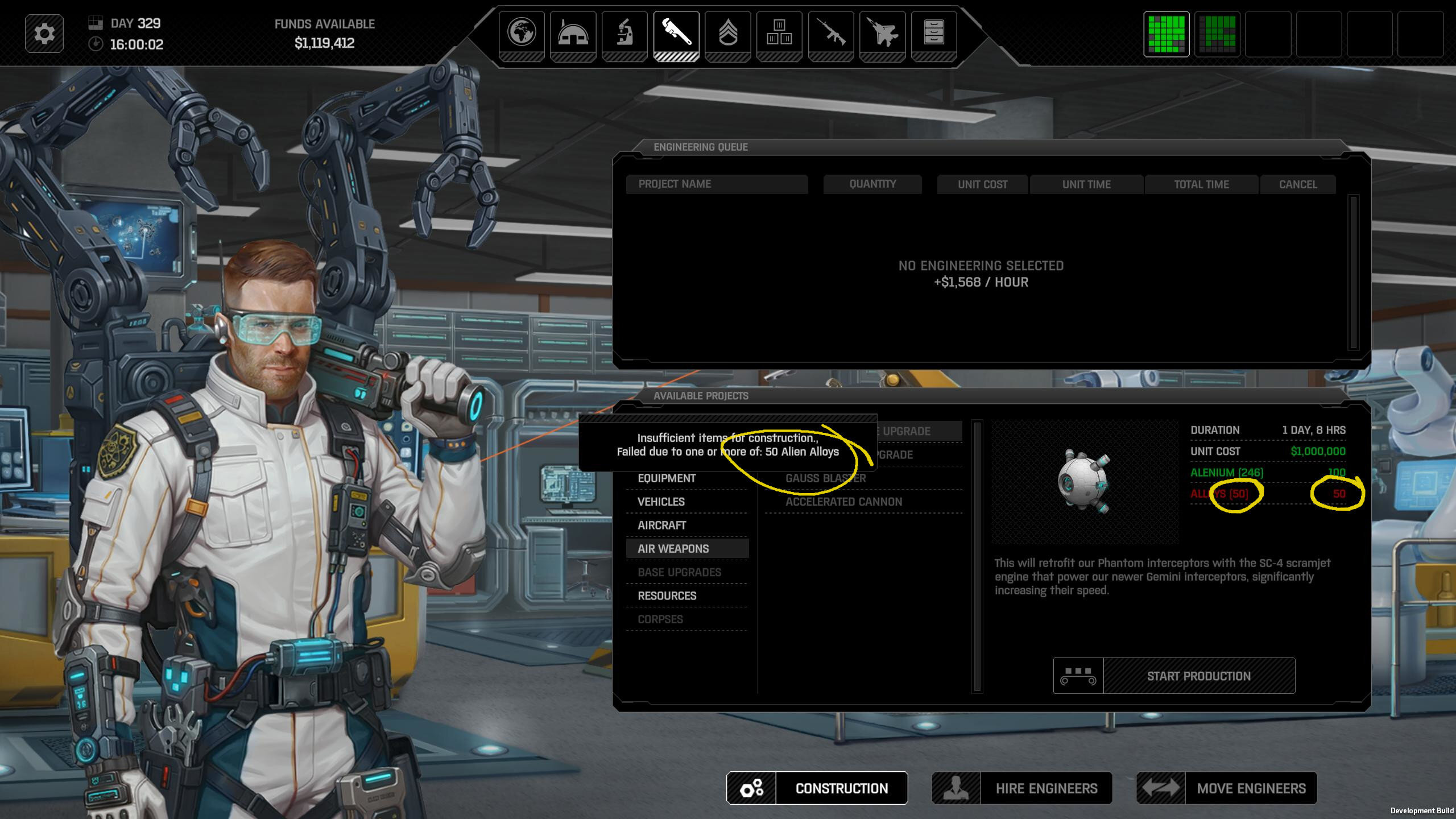Select the Equipment project category

[x=667, y=478]
